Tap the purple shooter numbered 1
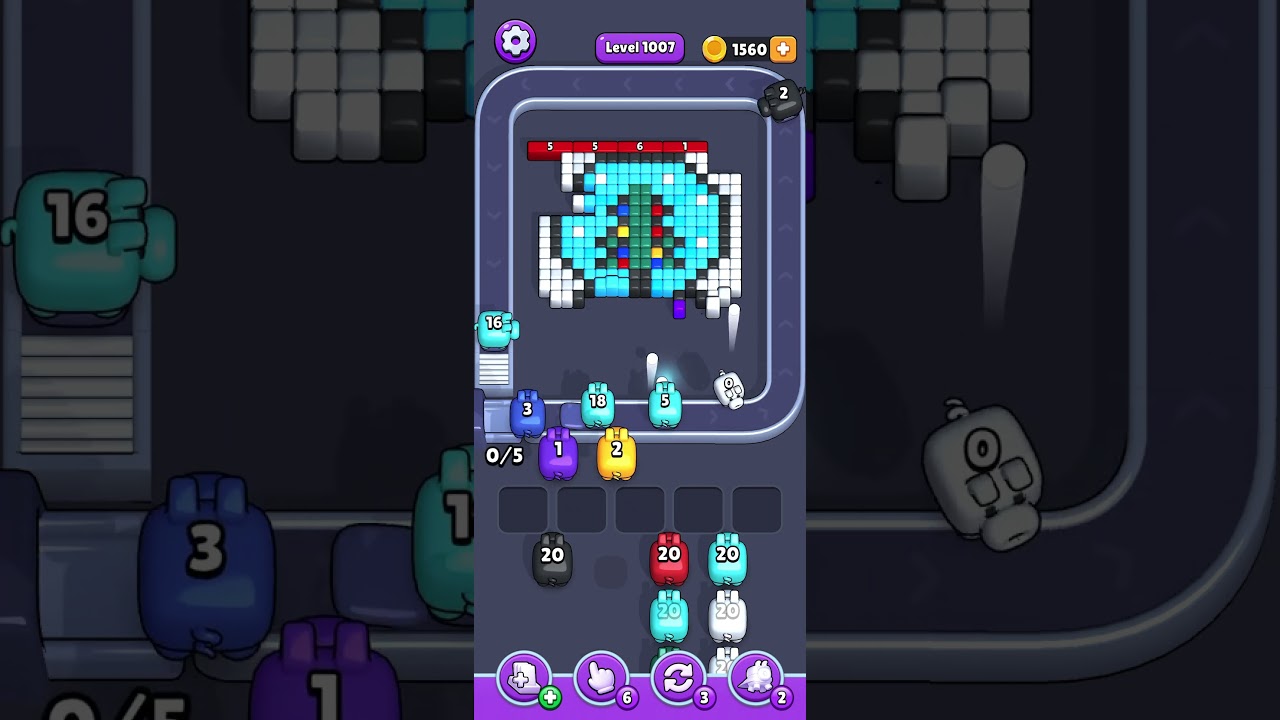The image size is (1280, 720). pyautogui.click(x=558, y=455)
